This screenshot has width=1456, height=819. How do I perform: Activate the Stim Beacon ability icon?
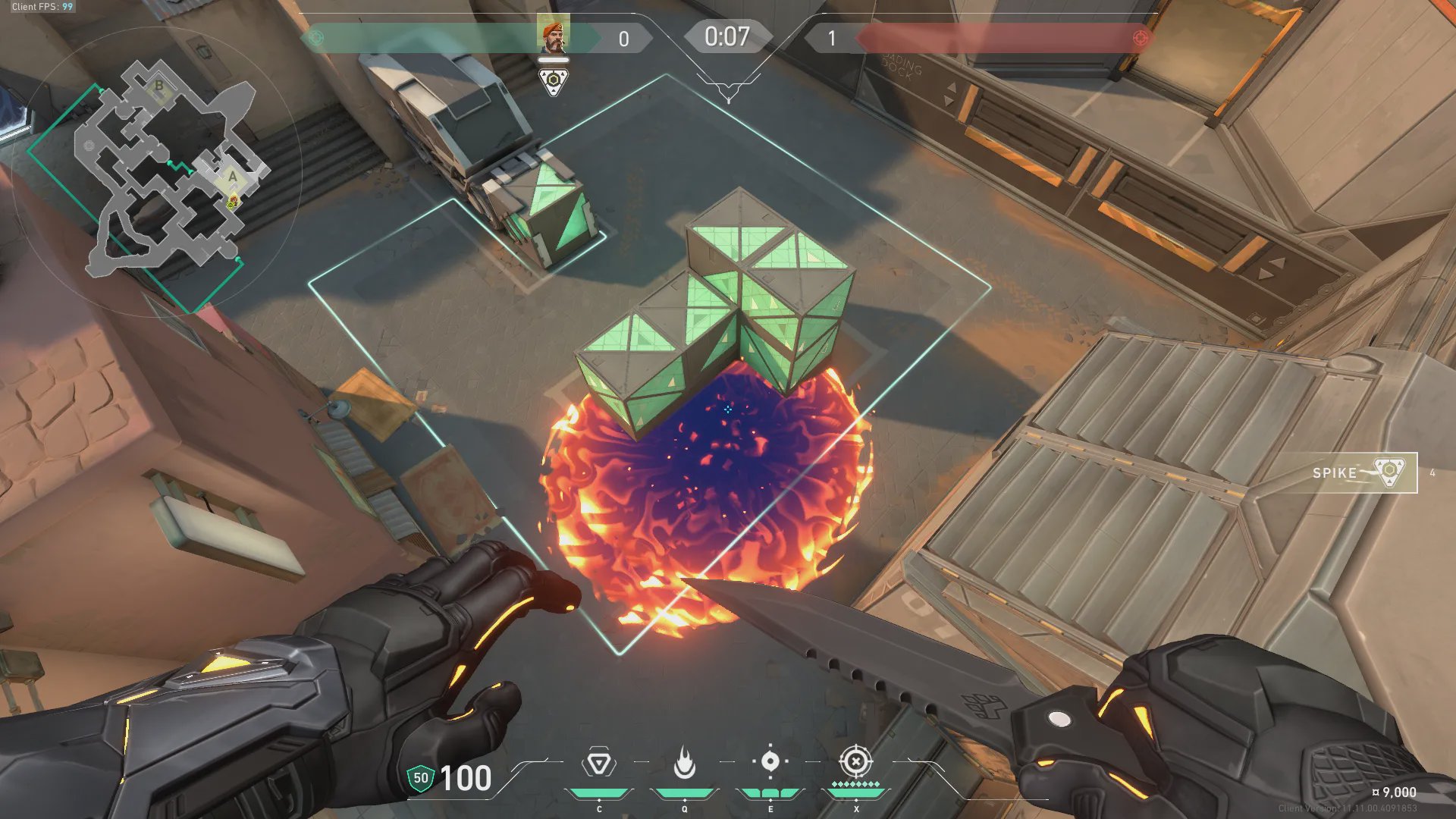pyautogui.click(x=598, y=764)
